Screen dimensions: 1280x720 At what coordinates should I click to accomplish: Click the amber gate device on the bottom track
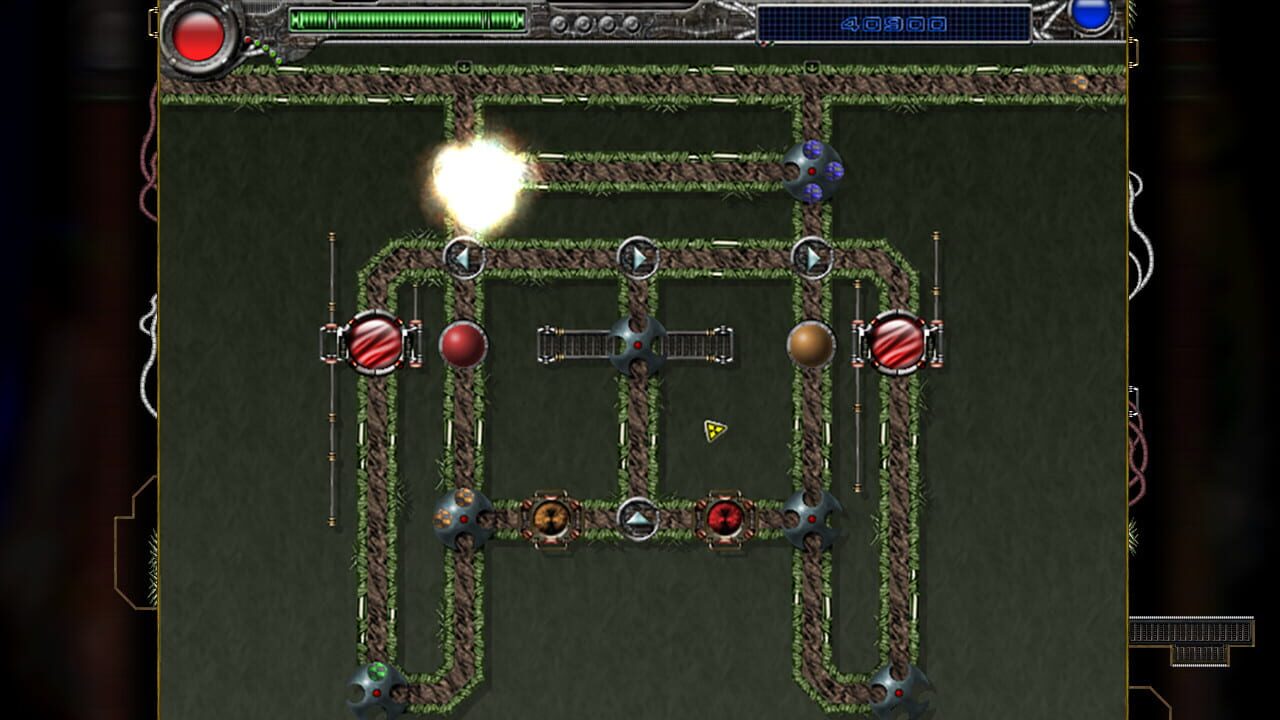tap(551, 518)
